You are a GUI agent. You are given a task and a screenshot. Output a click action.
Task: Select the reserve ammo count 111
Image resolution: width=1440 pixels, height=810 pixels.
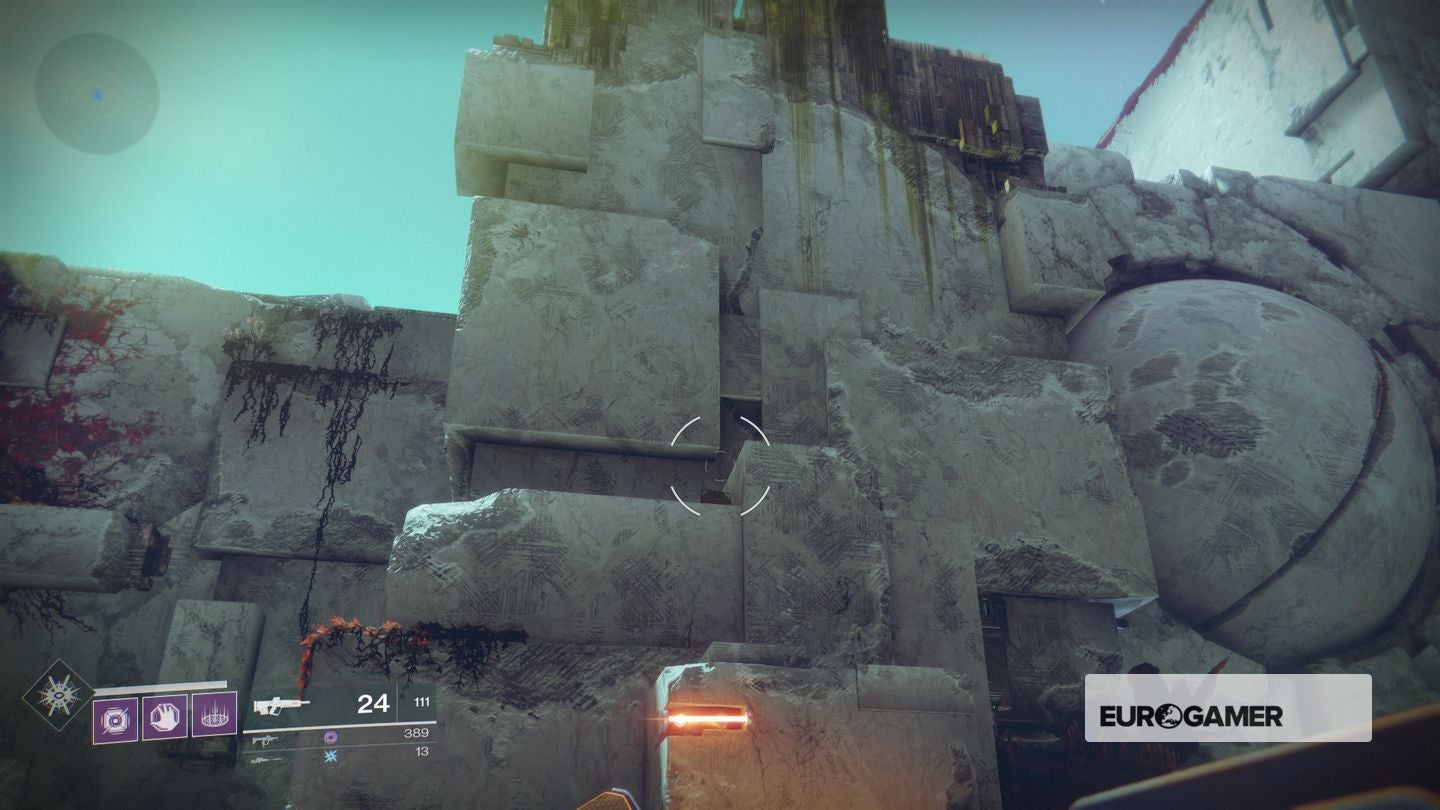pos(424,703)
